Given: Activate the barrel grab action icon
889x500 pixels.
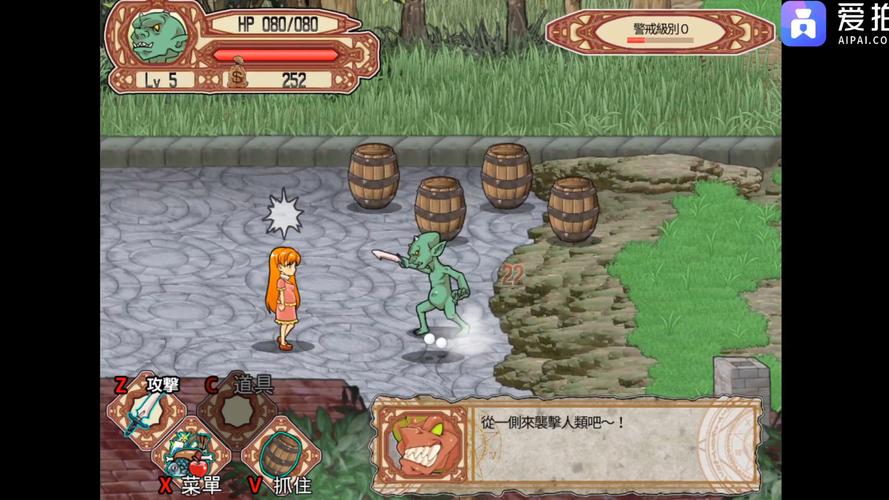Looking at the screenshot, I should tap(277, 453).
